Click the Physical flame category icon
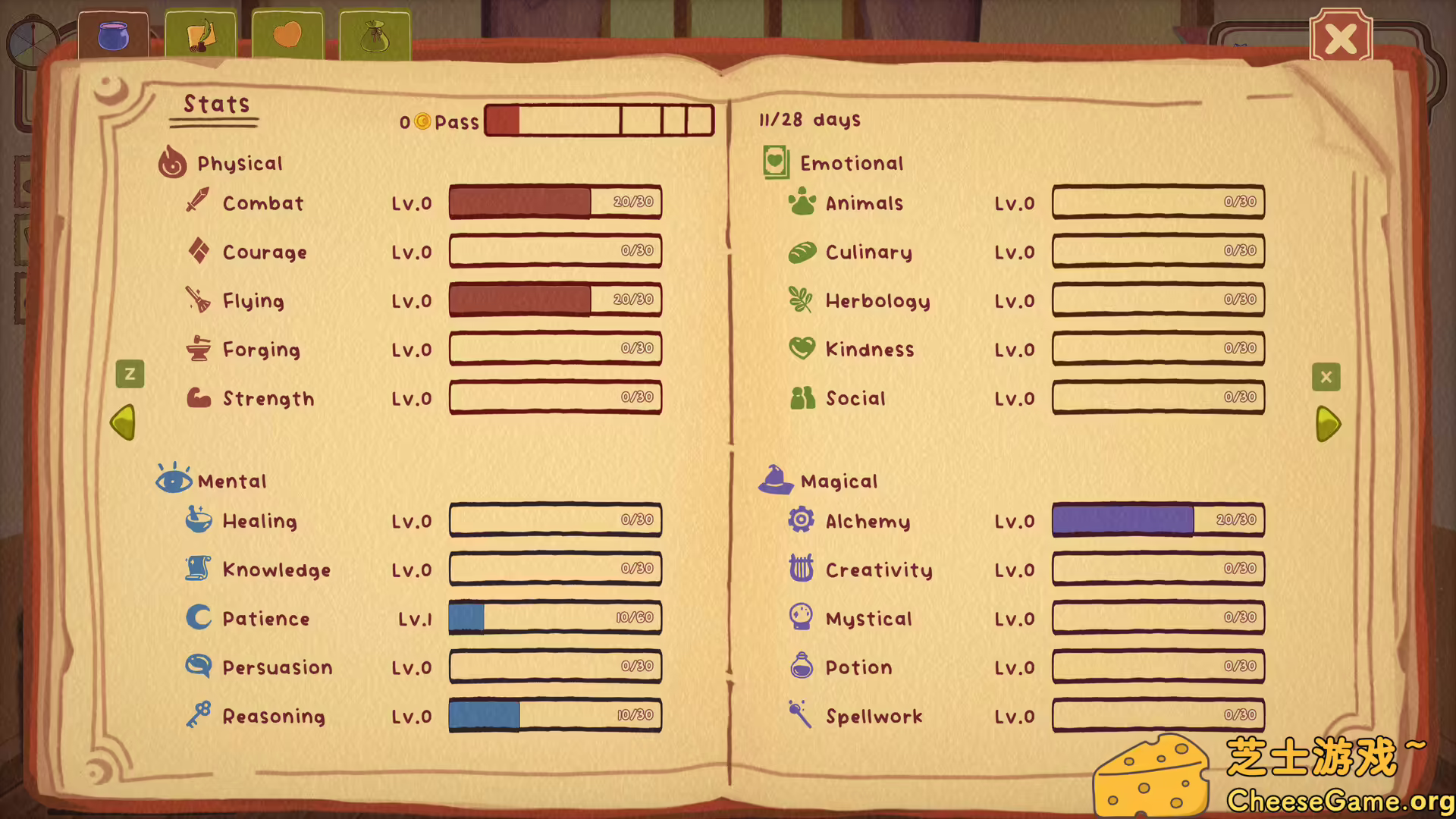 point(172,162)
